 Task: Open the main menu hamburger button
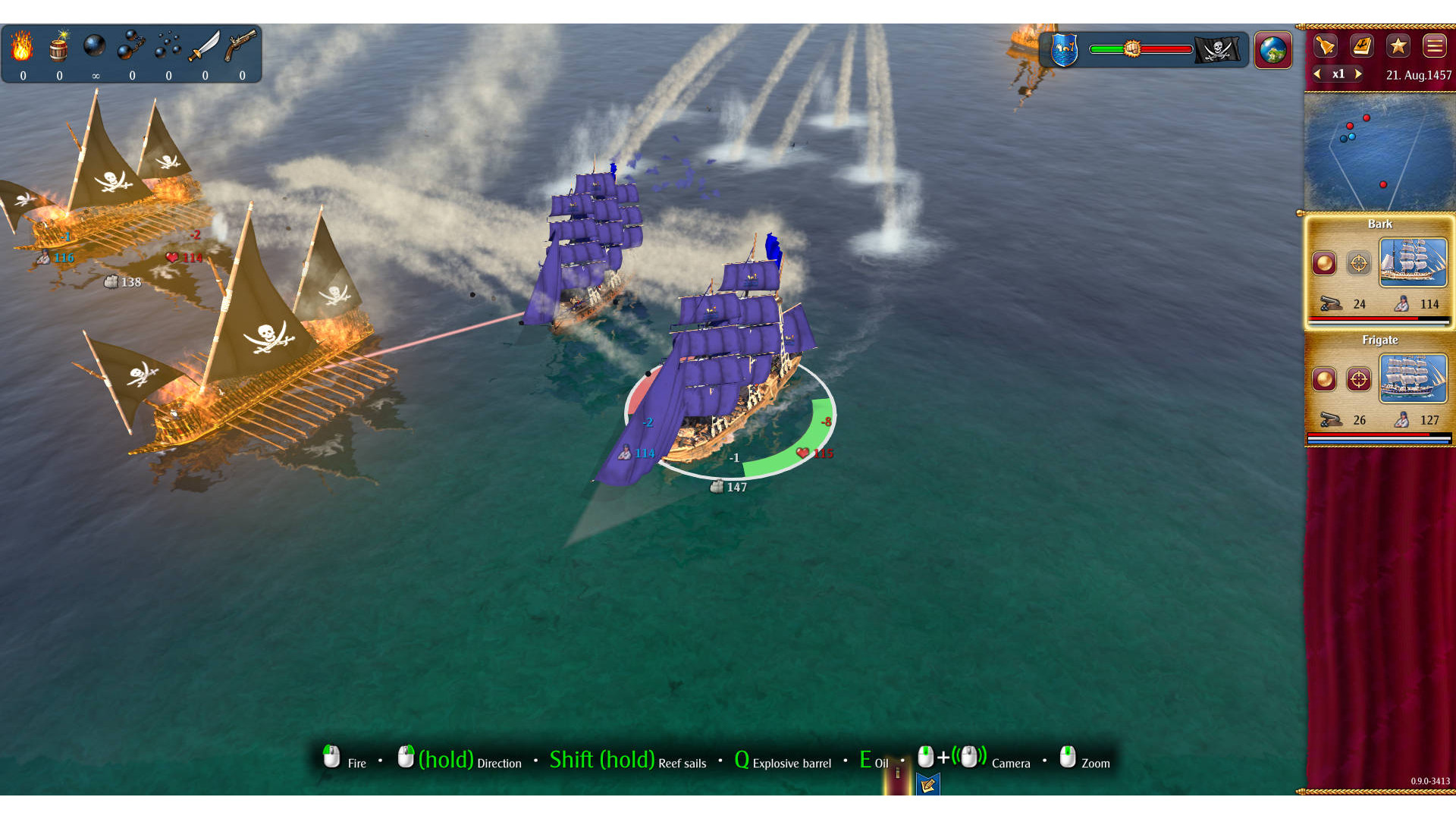(1434, 46)
